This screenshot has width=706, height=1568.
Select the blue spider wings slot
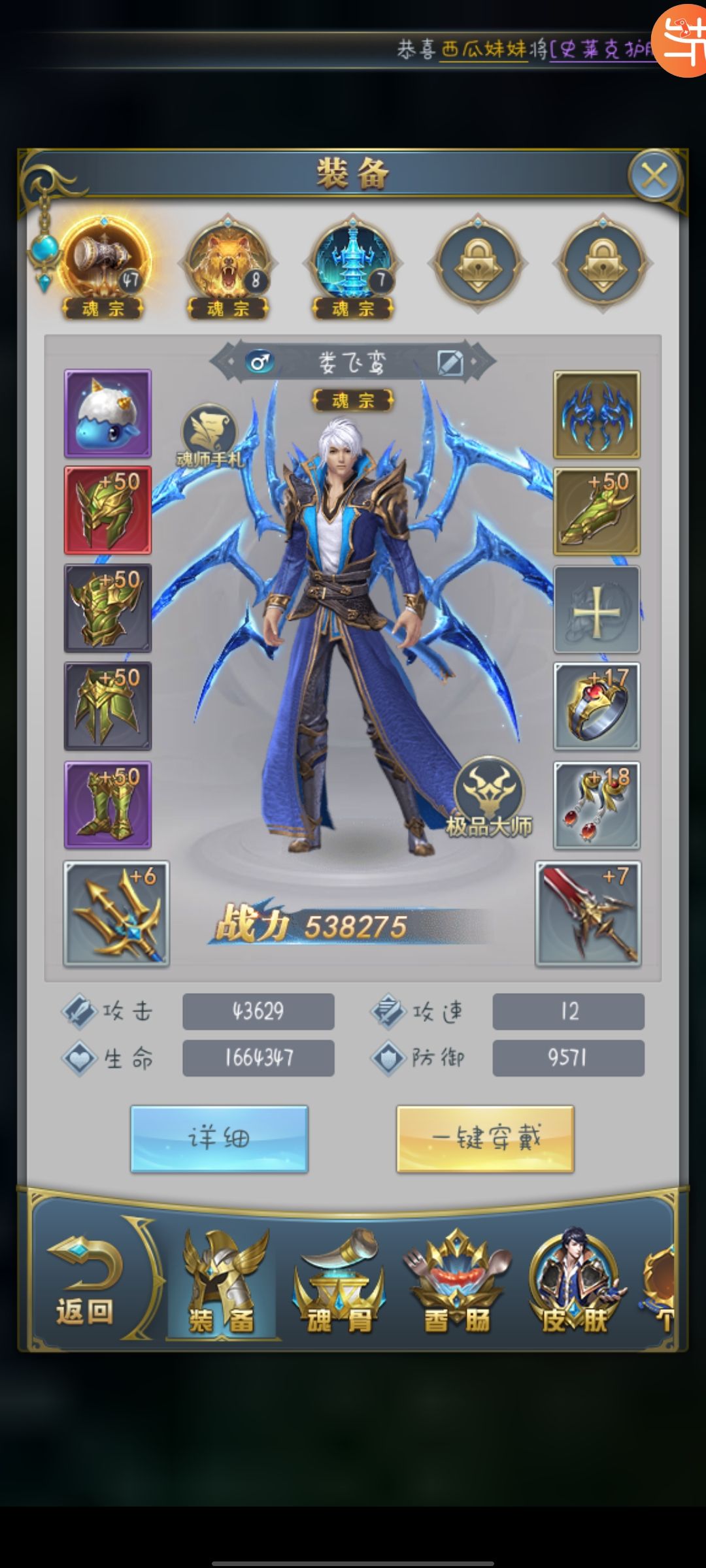point(596,414)
